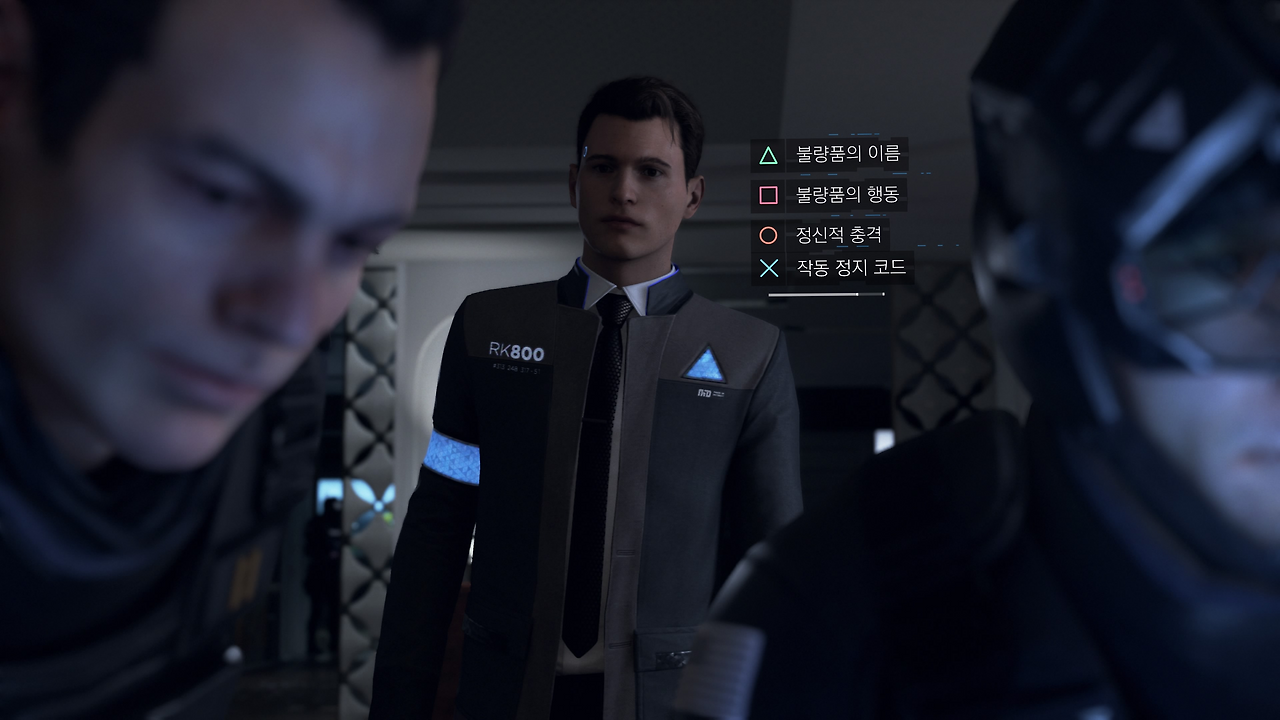Select the blue X button prompt icon
Viewport: 1280px width, 720px height.
click(x=767, y=267)
